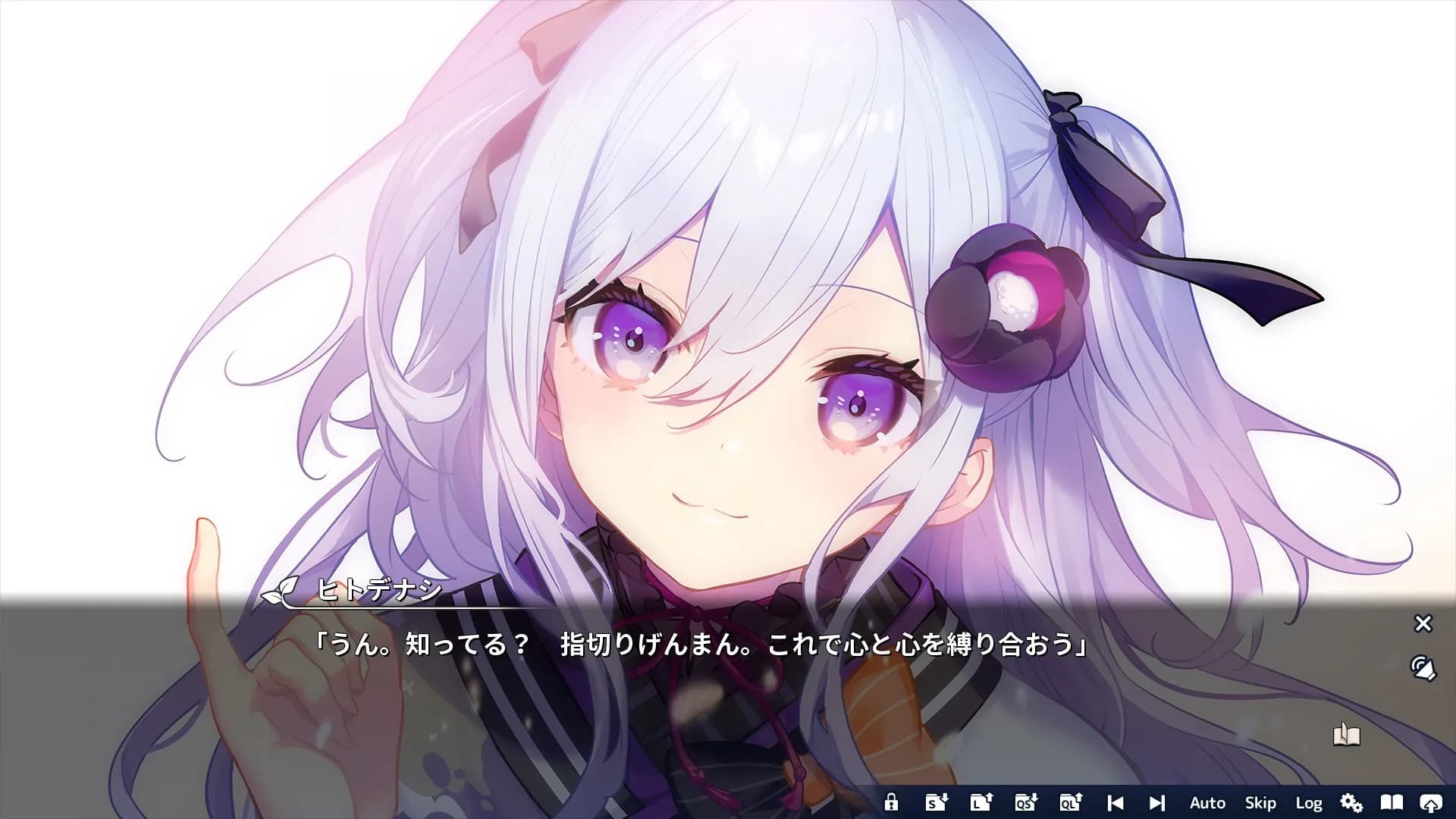Viewport: 1456px width, 819px height.
Task: Open the Log history
Action: click(1310, 802)
